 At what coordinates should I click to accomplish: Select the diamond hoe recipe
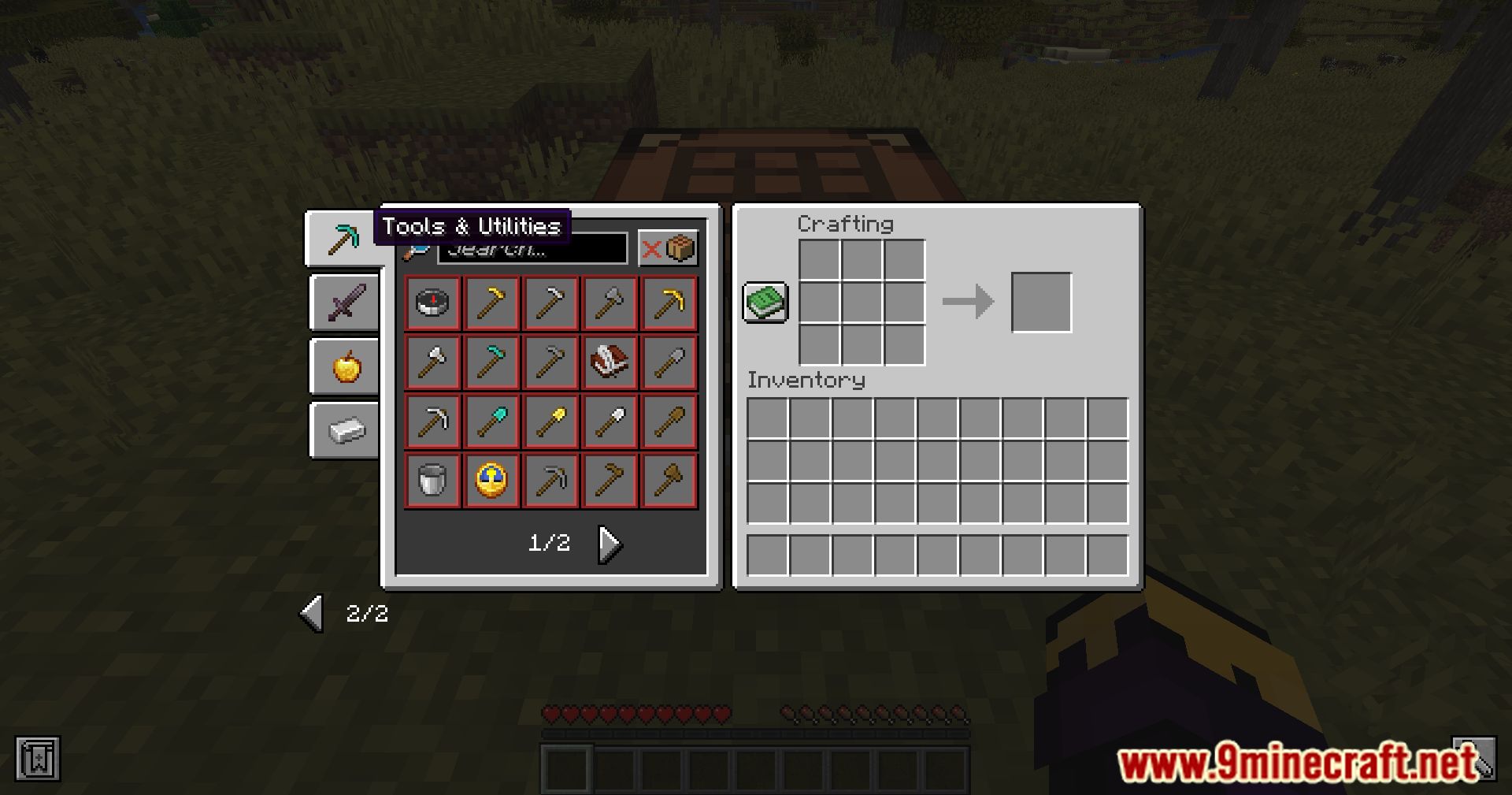click(491, 362)
